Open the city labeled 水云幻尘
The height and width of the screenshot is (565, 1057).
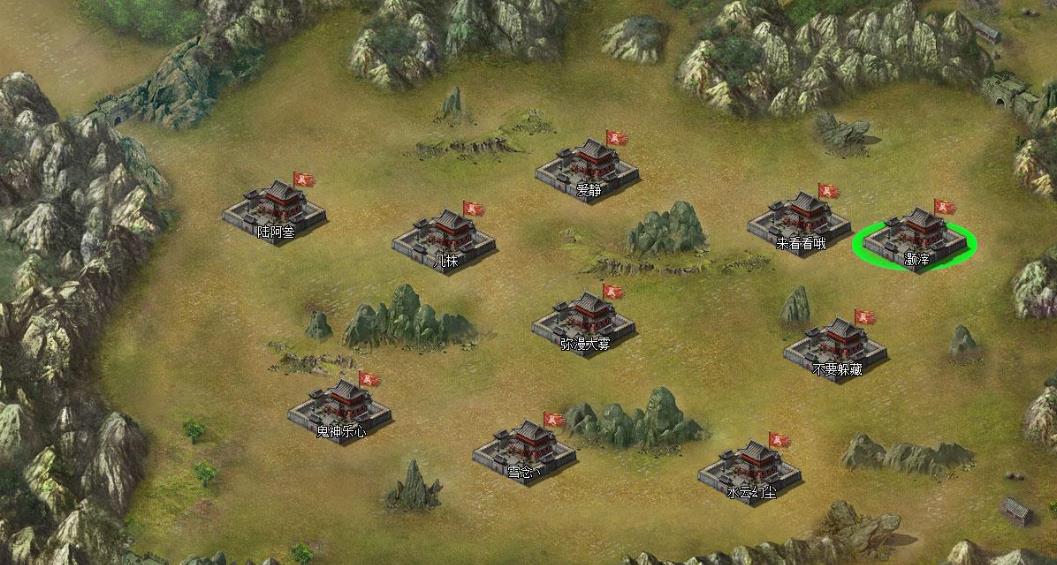[750, 470]
